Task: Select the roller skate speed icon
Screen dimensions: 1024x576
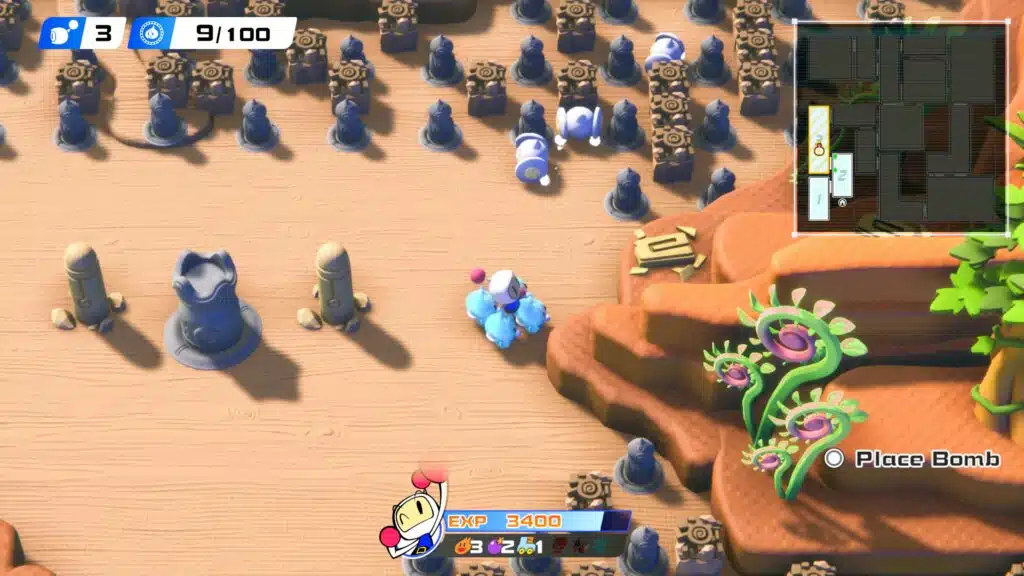Action: pyautogui.click(x=524, y=546)
